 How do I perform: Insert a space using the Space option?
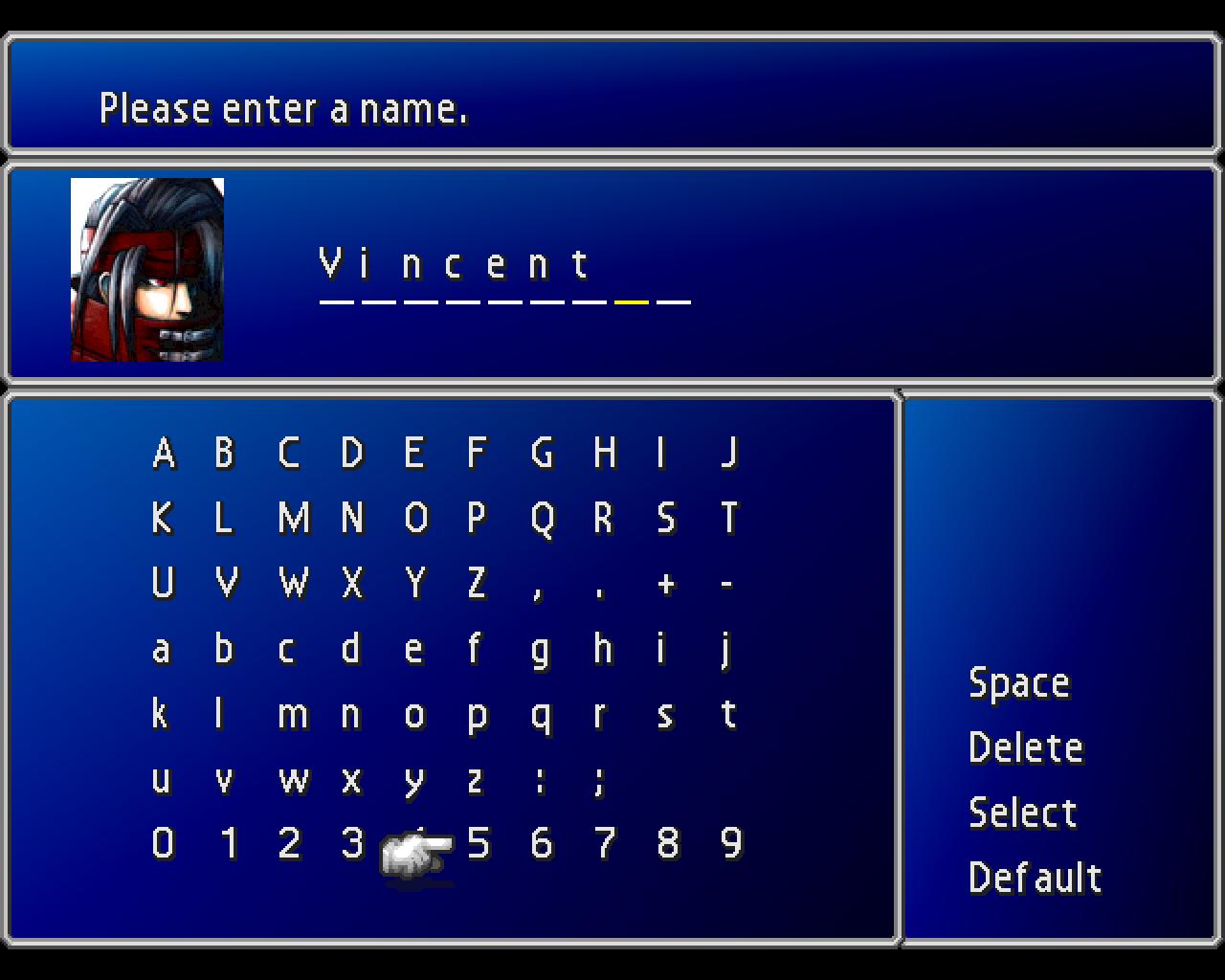[x=1019, y=682]
